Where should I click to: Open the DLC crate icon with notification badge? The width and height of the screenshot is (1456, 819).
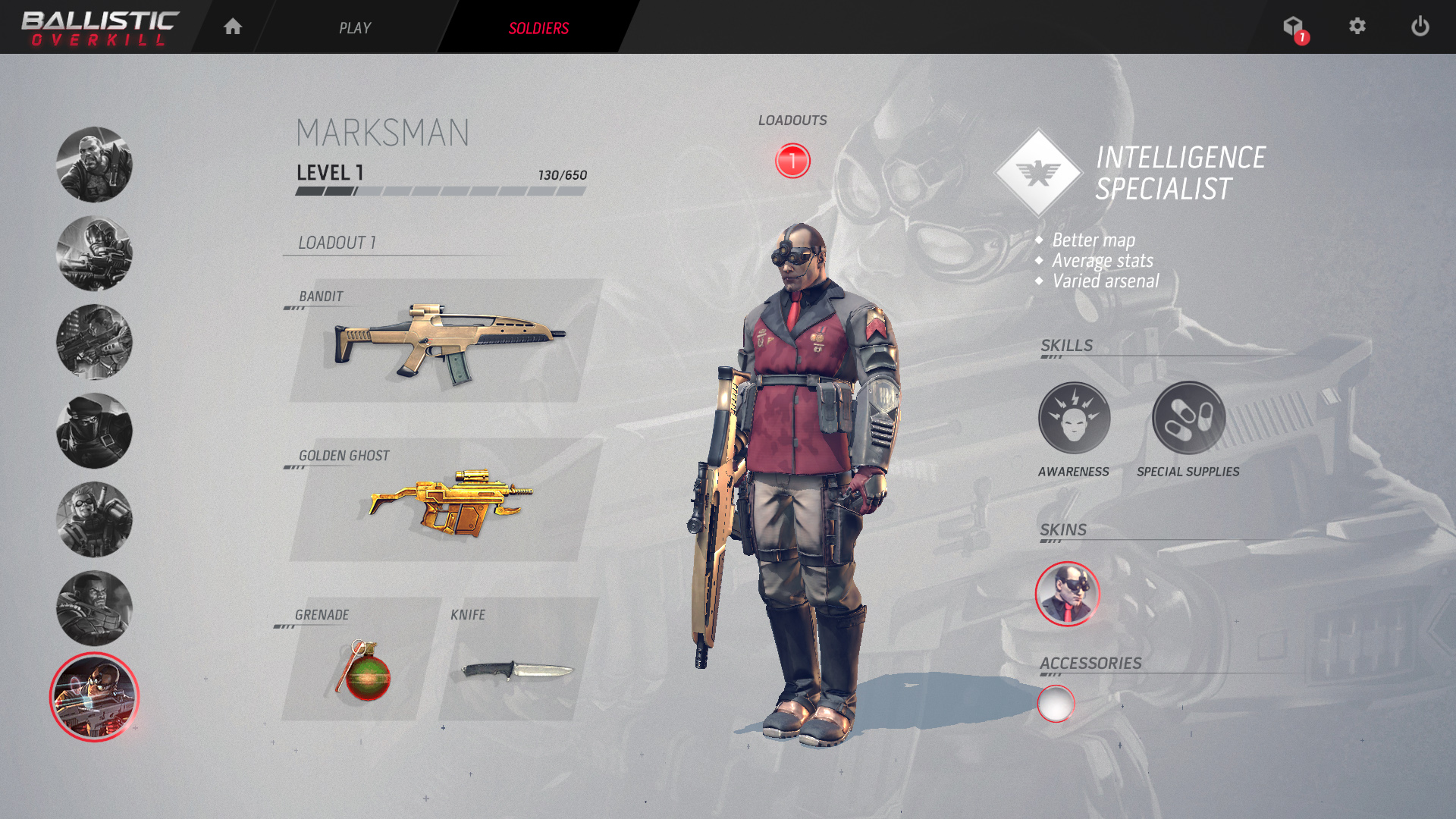pos(1293,25)
